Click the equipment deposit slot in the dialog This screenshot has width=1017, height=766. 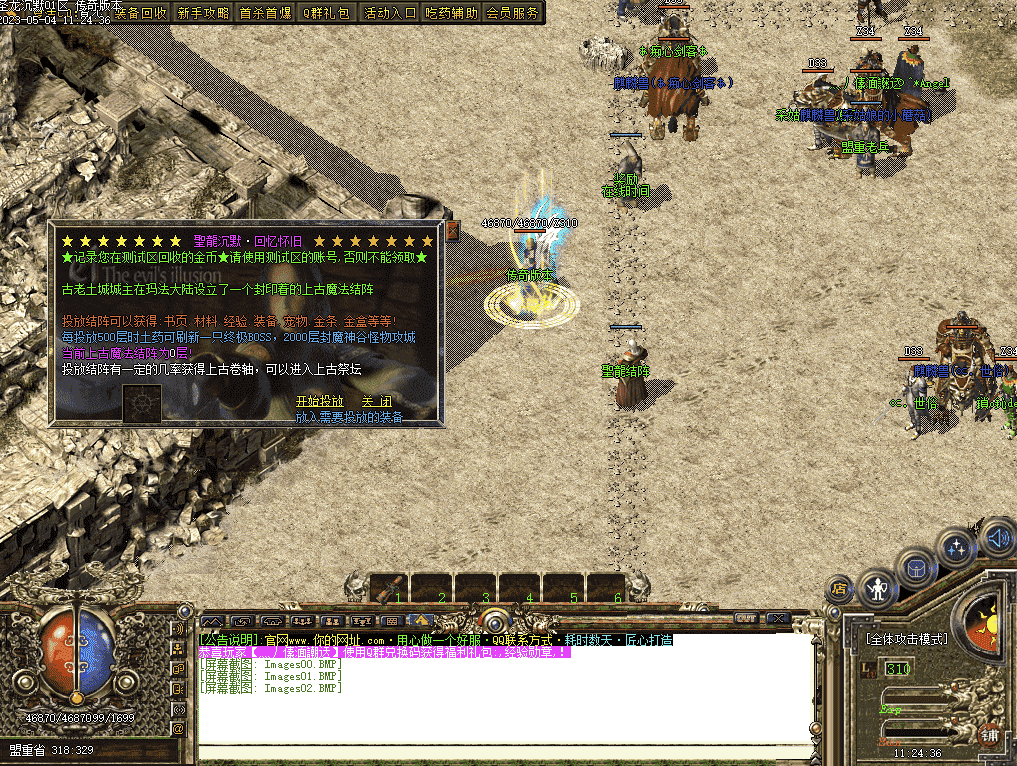[x=141, y=404]
